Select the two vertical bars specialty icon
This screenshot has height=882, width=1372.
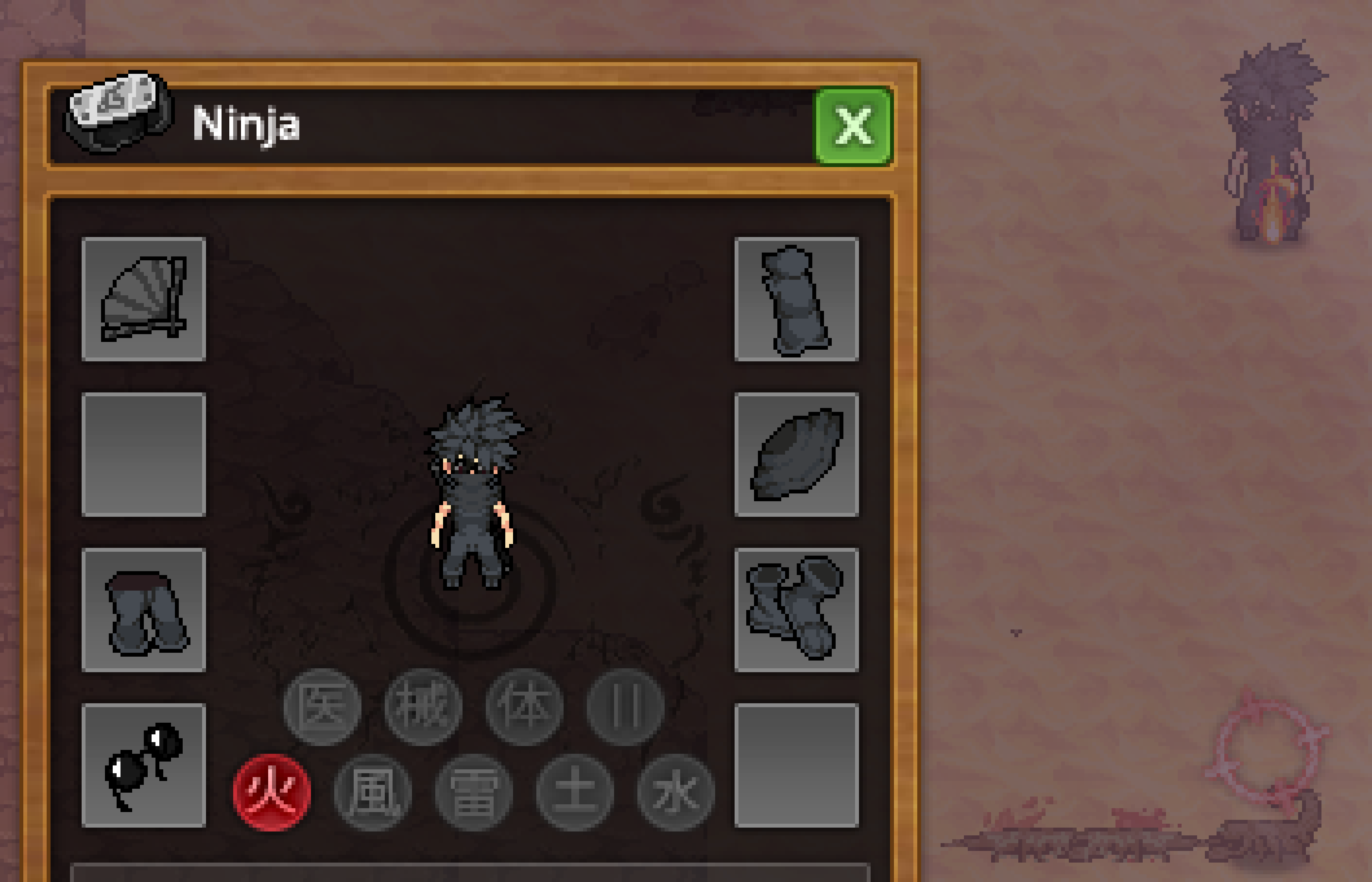[x=625, y=707]
